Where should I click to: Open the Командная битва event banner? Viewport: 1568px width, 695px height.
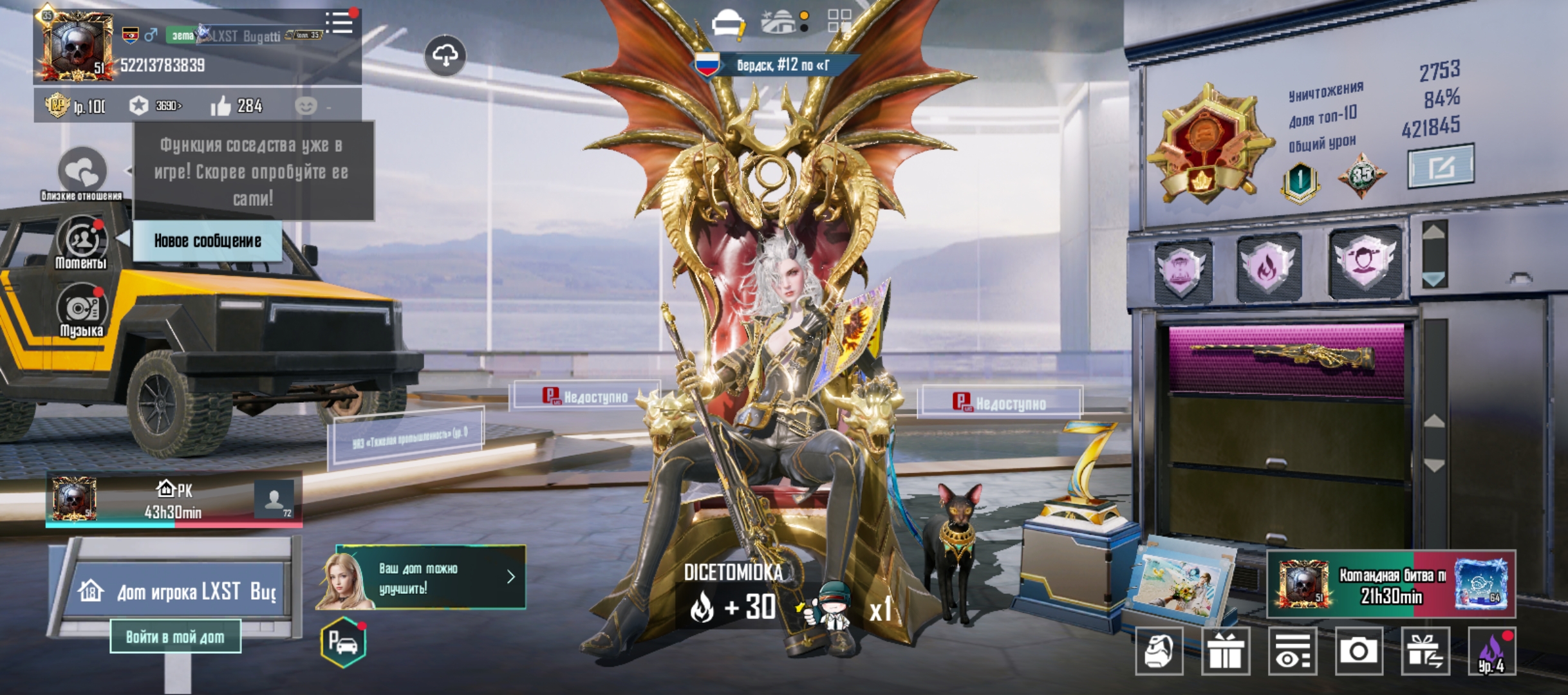[1390, 584]
